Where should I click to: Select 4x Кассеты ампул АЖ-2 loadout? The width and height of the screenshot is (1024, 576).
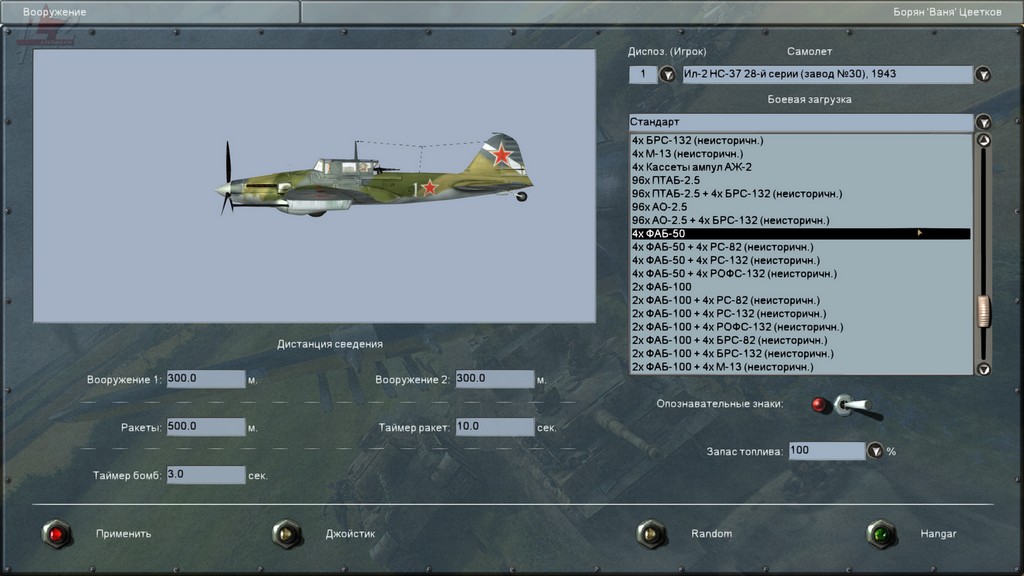tap(691, 167)
